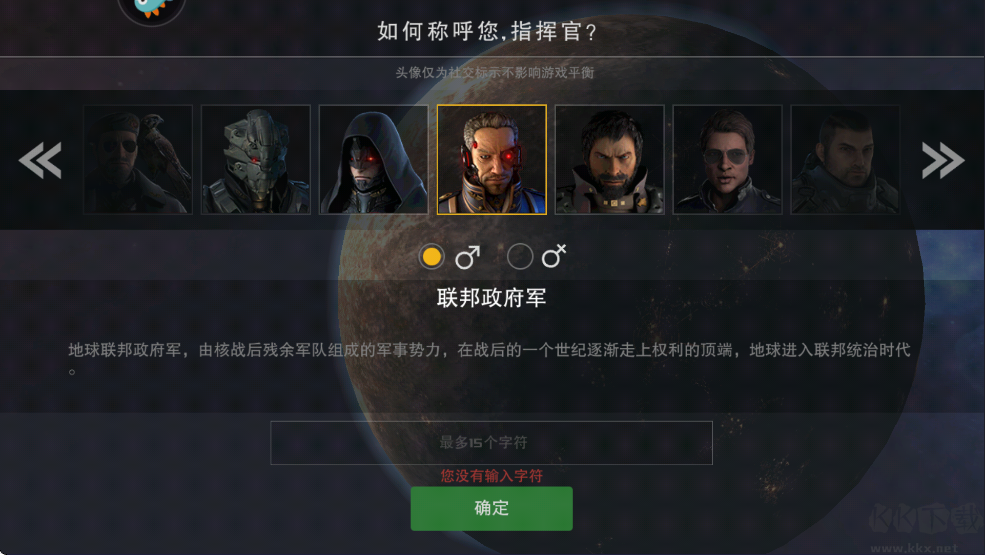Choose the bearded dark-haired man avatar

click(610, 160)
